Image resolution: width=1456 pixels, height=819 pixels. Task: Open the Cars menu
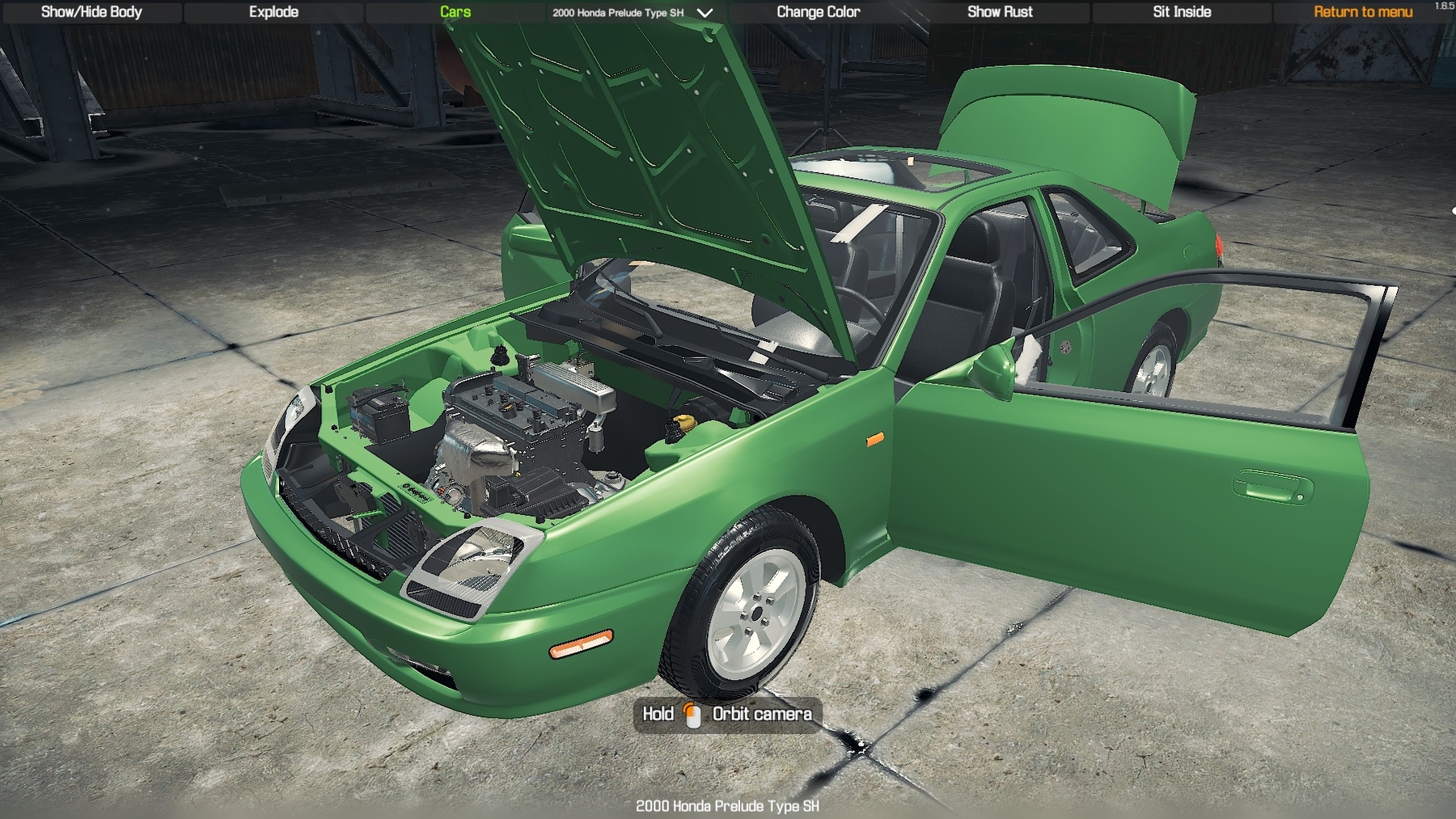455,12
